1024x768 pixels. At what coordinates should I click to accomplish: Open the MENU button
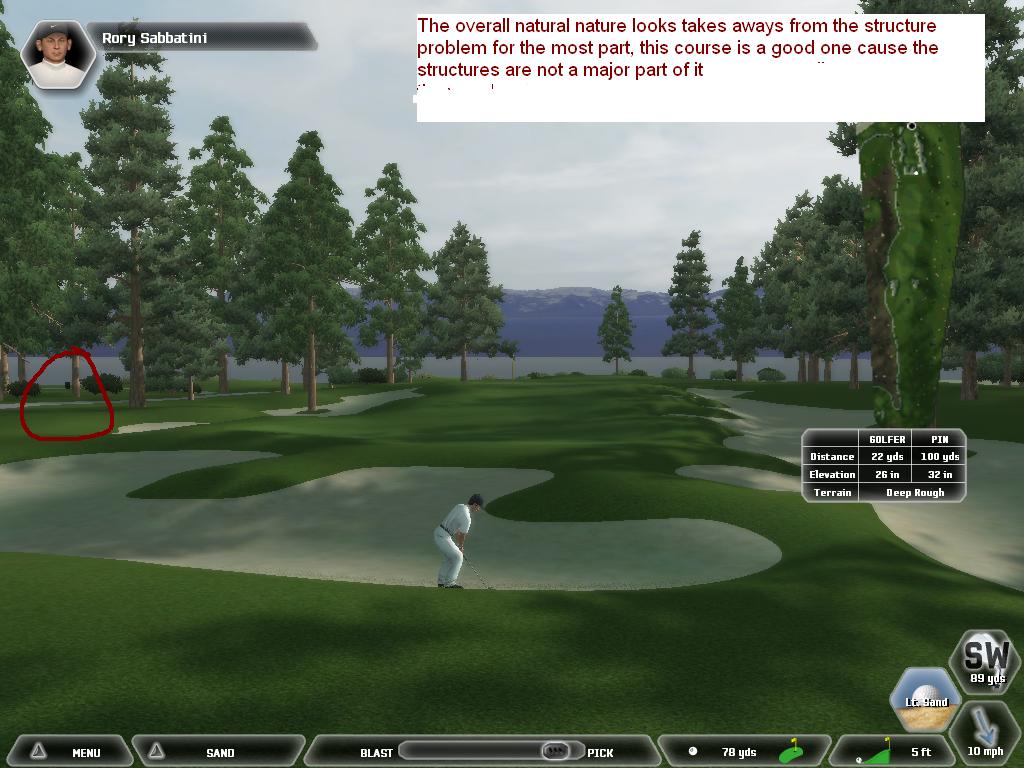(x=68, y=752)
